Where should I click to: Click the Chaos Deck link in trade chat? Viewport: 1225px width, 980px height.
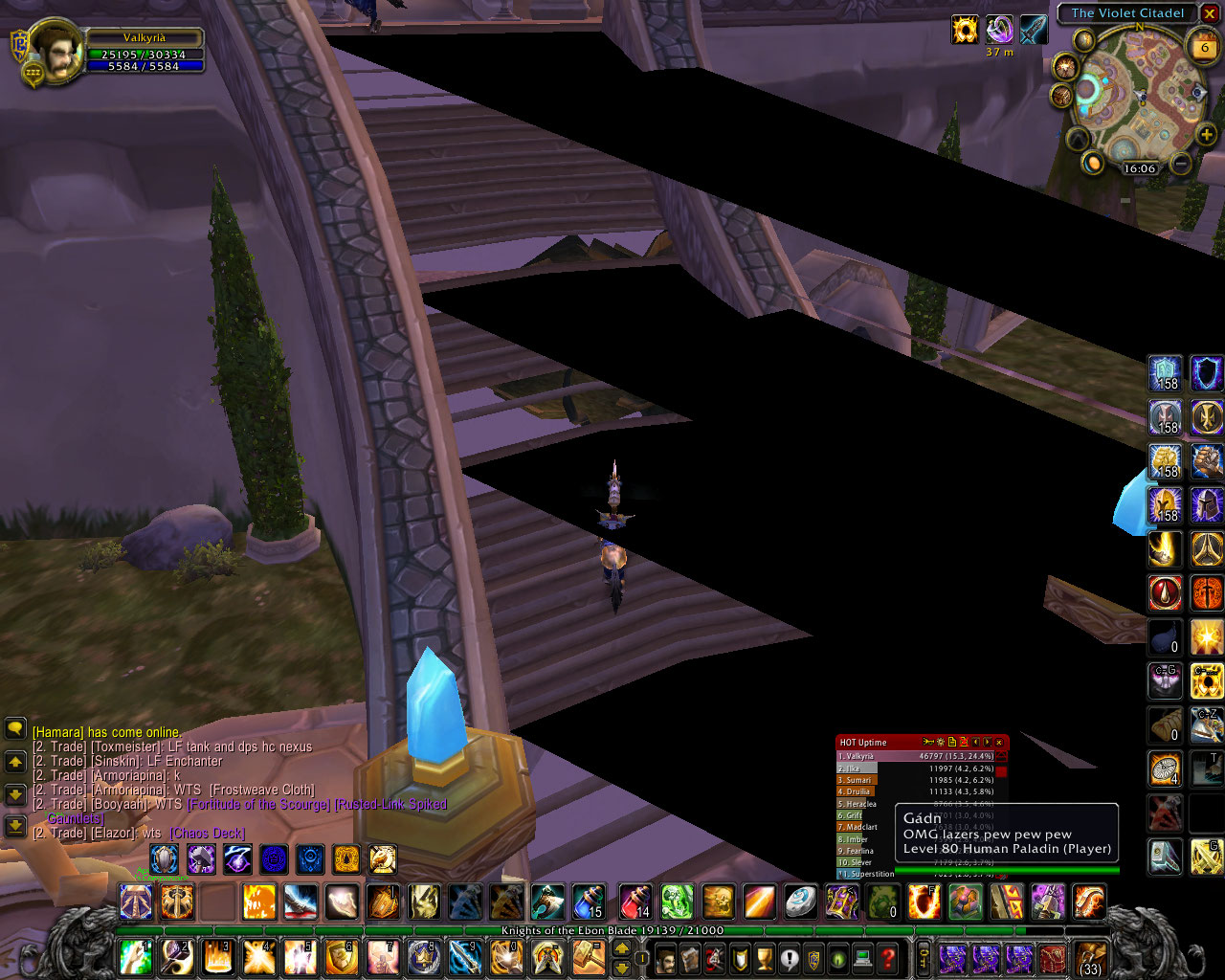[208, 834]
